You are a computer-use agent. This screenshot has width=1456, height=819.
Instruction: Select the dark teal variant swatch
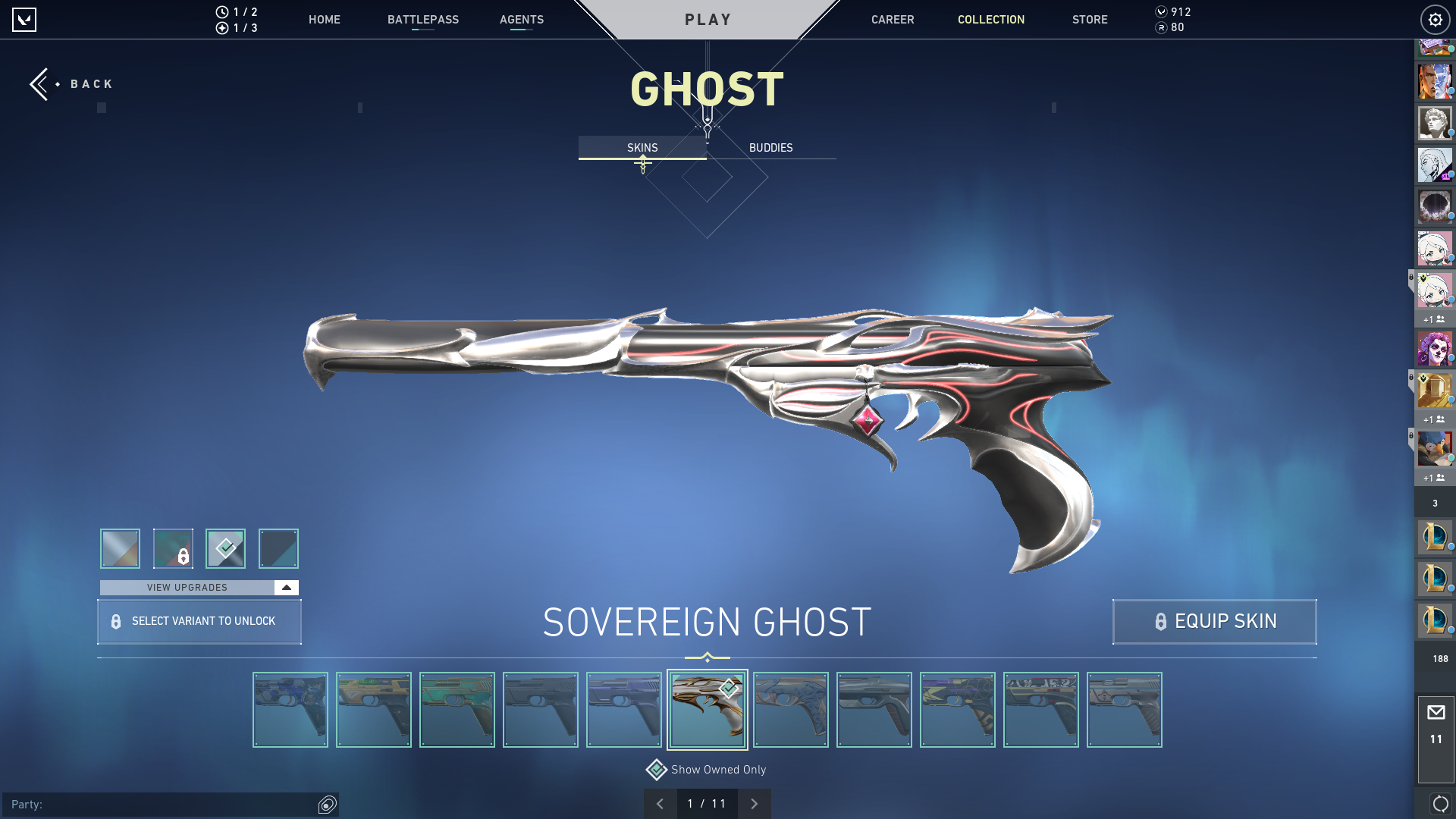tap(278, 548)
